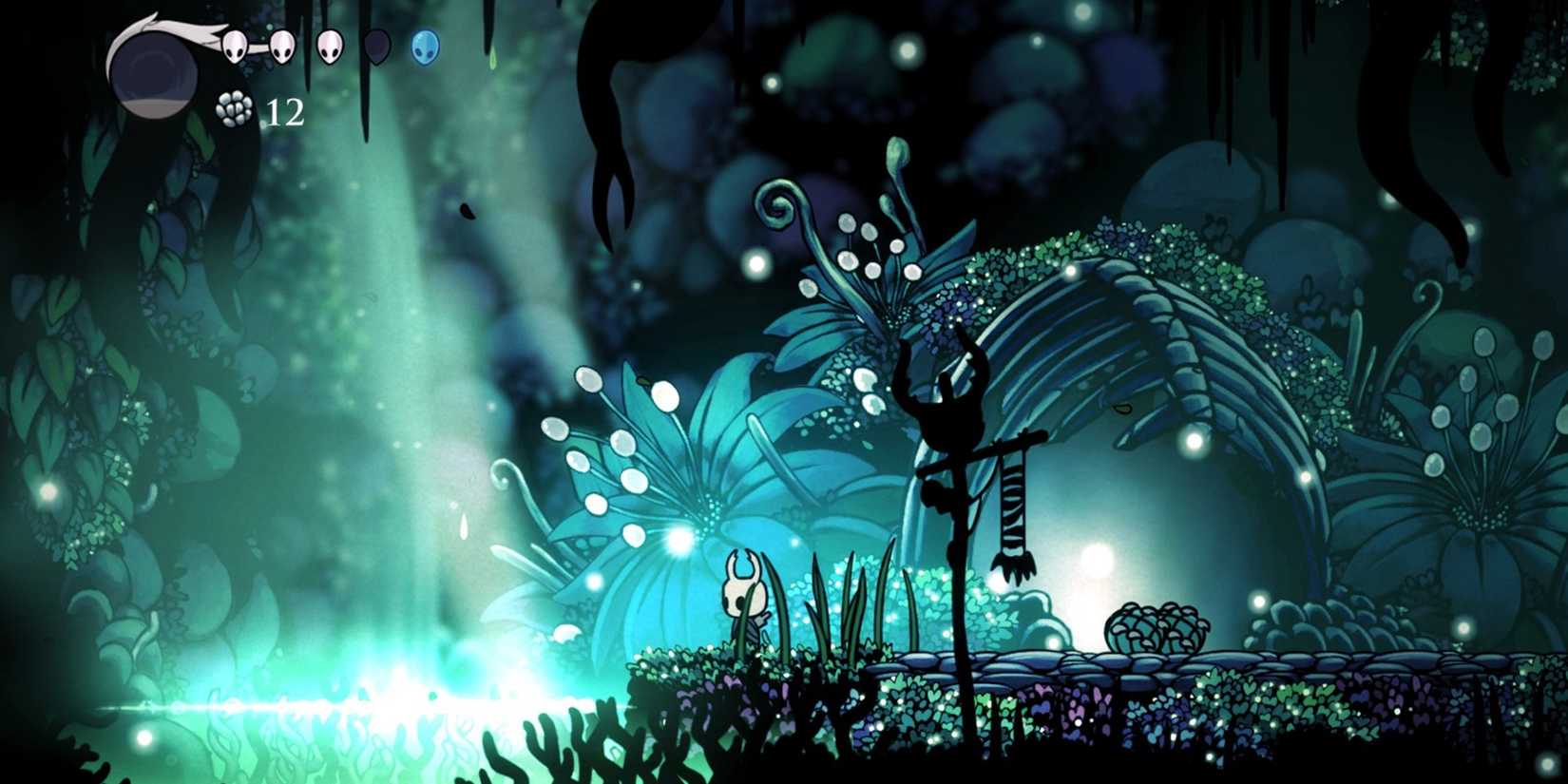
Task: Select the mossy boulder on the right ledge
Action: (1155, 627)
